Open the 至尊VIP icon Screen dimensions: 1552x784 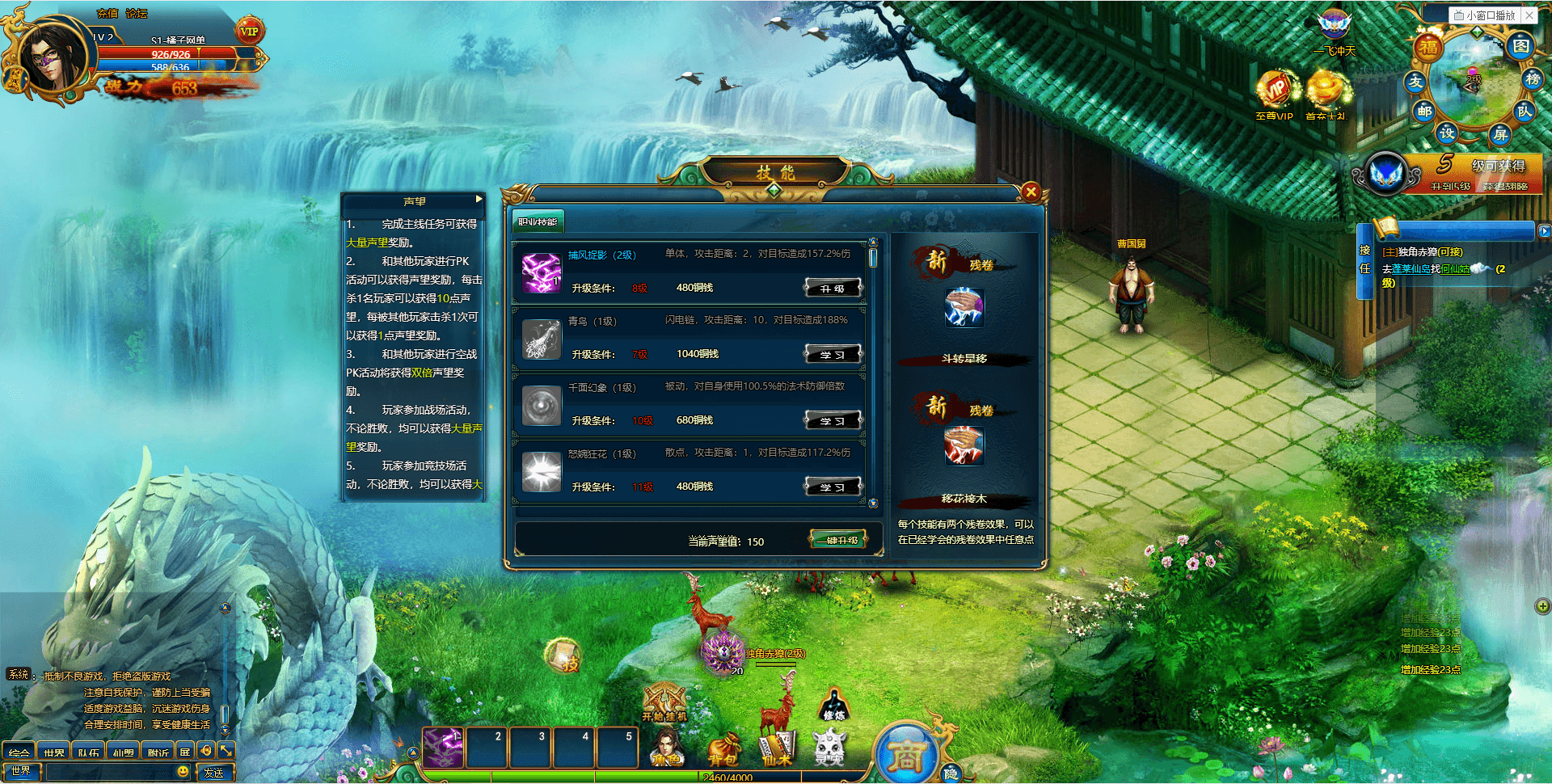click(1275, 92)
